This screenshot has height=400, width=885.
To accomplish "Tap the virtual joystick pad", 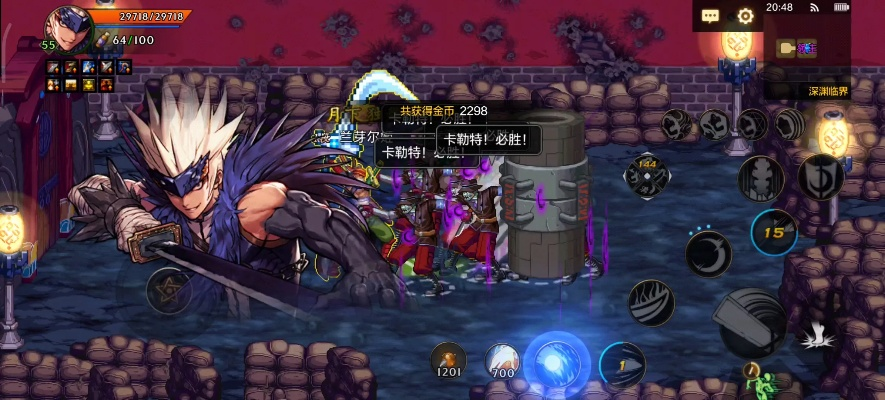I will pos(168,290).
